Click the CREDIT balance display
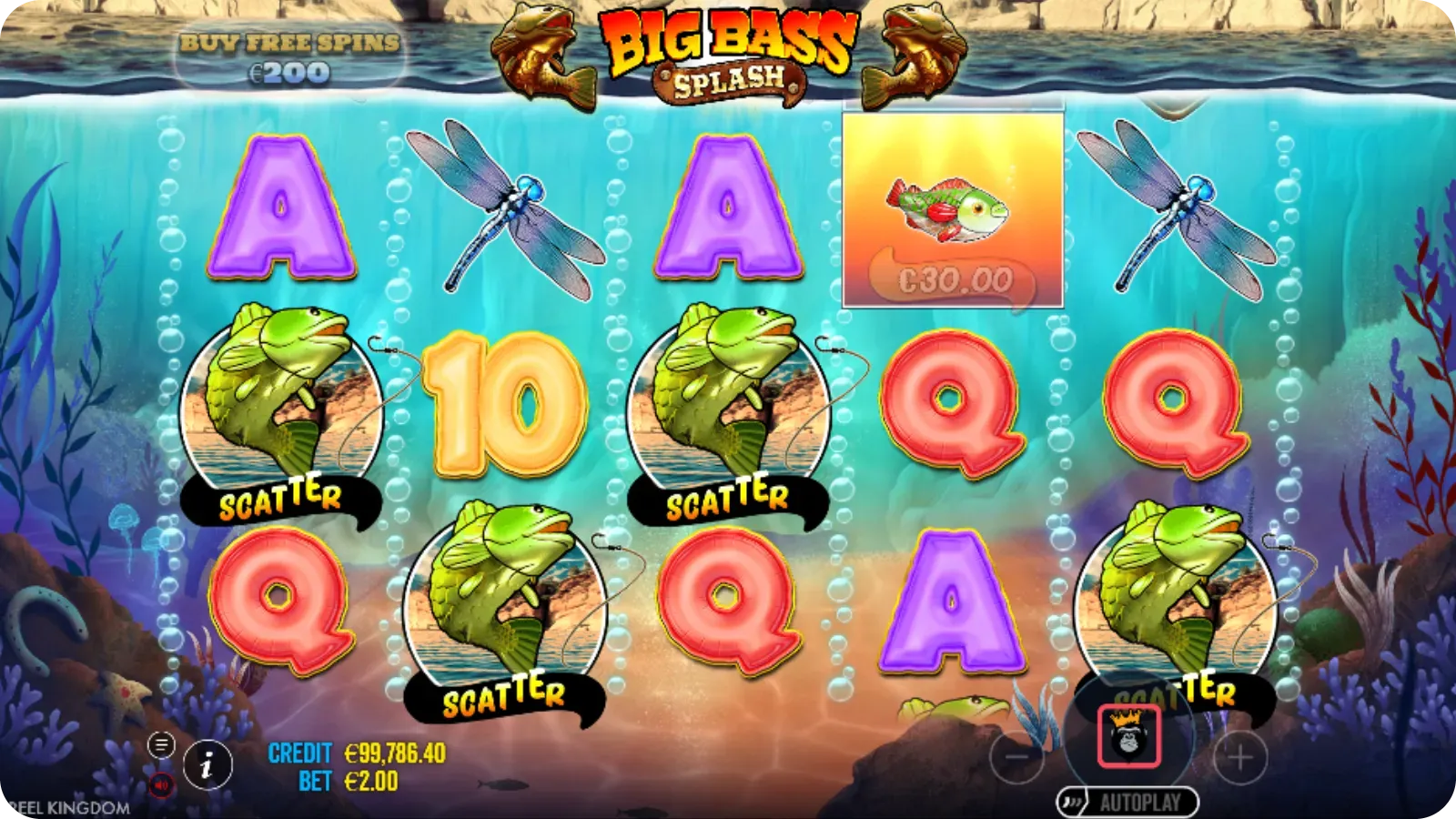 (x=346, y=753)
